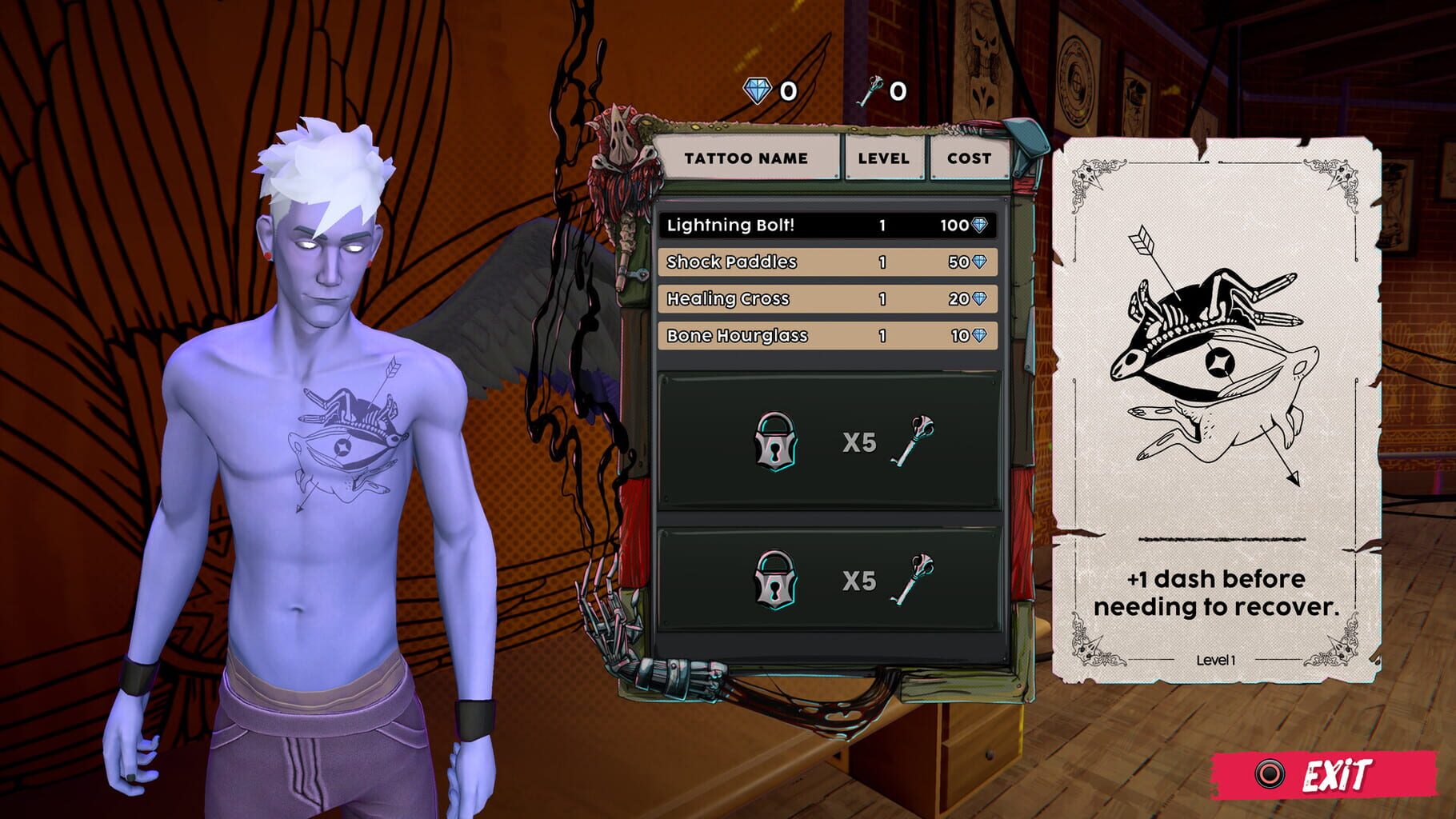Image resolution: width=1456 pixels, height=819 pixels.
Task: Select the Shock Paddles tattoo
Action: 828,263
